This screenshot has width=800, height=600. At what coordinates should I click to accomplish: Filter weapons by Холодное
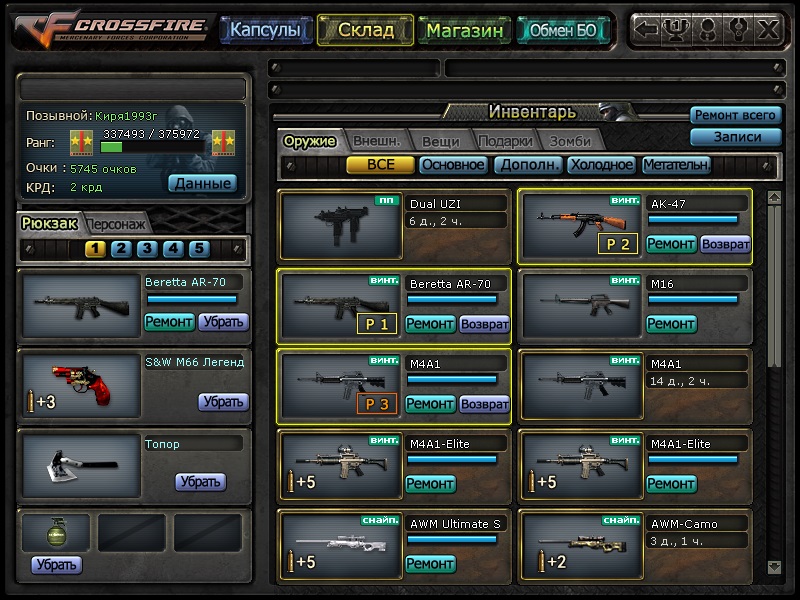(601, 165)
